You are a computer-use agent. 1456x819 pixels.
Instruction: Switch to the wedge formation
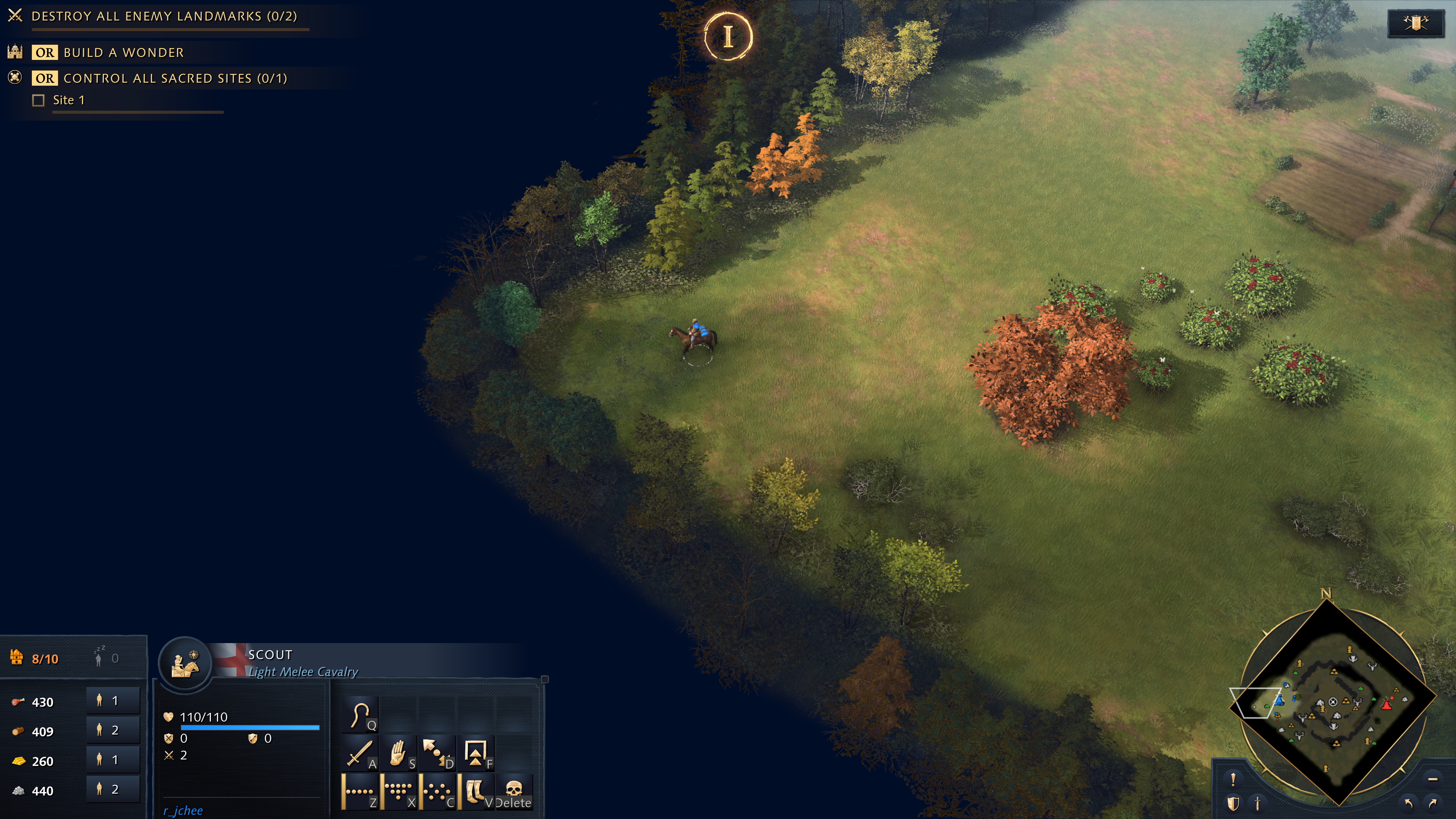399,791
